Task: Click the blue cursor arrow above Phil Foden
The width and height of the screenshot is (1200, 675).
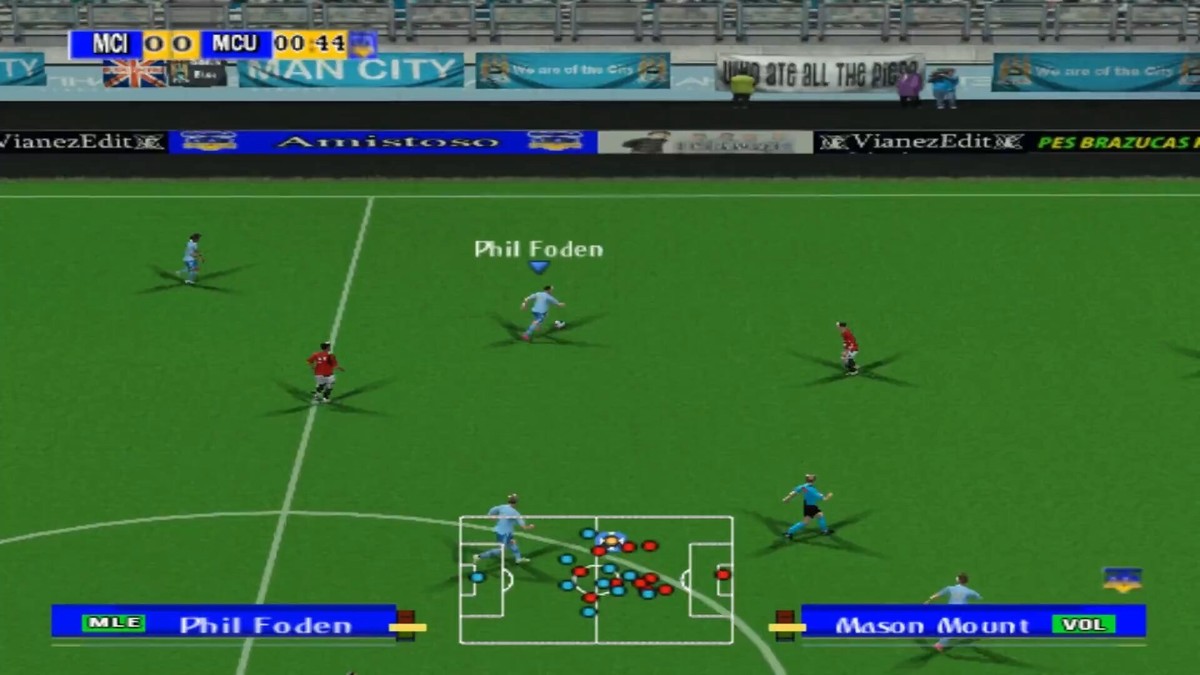Action: point(539,267)
